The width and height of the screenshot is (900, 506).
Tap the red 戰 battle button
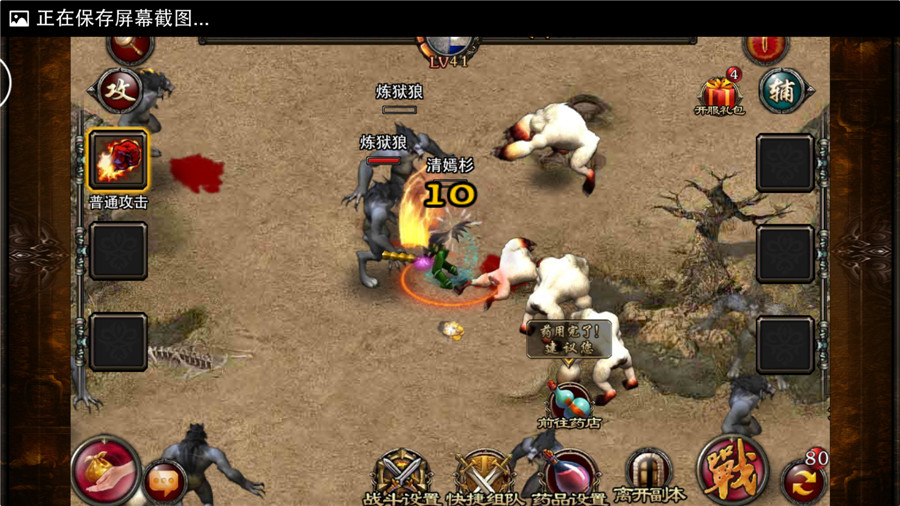[732, 470]
